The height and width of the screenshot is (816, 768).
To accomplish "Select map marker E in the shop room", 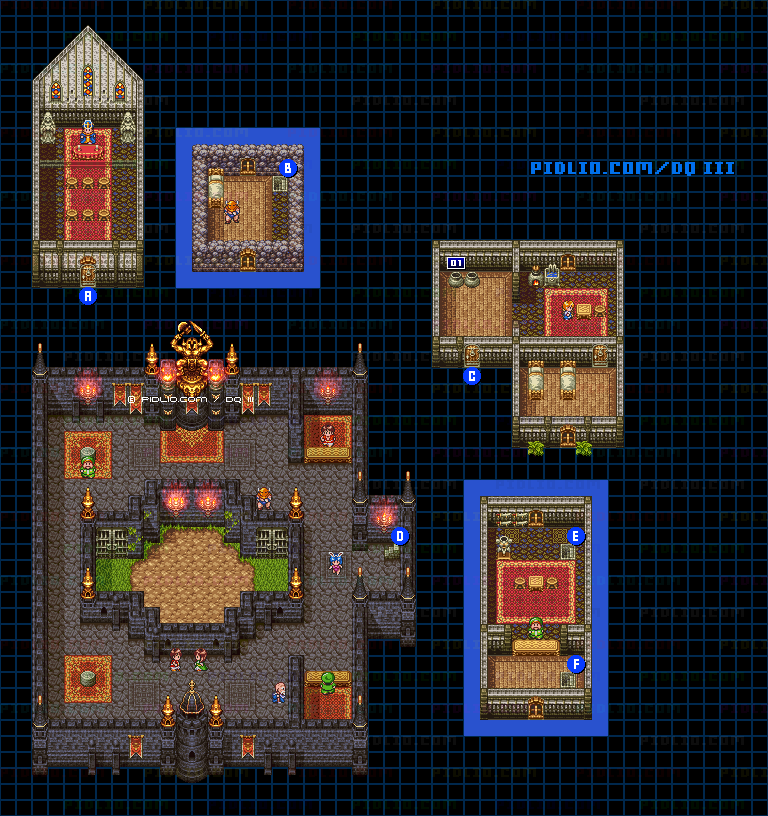I will coord(575,536).
